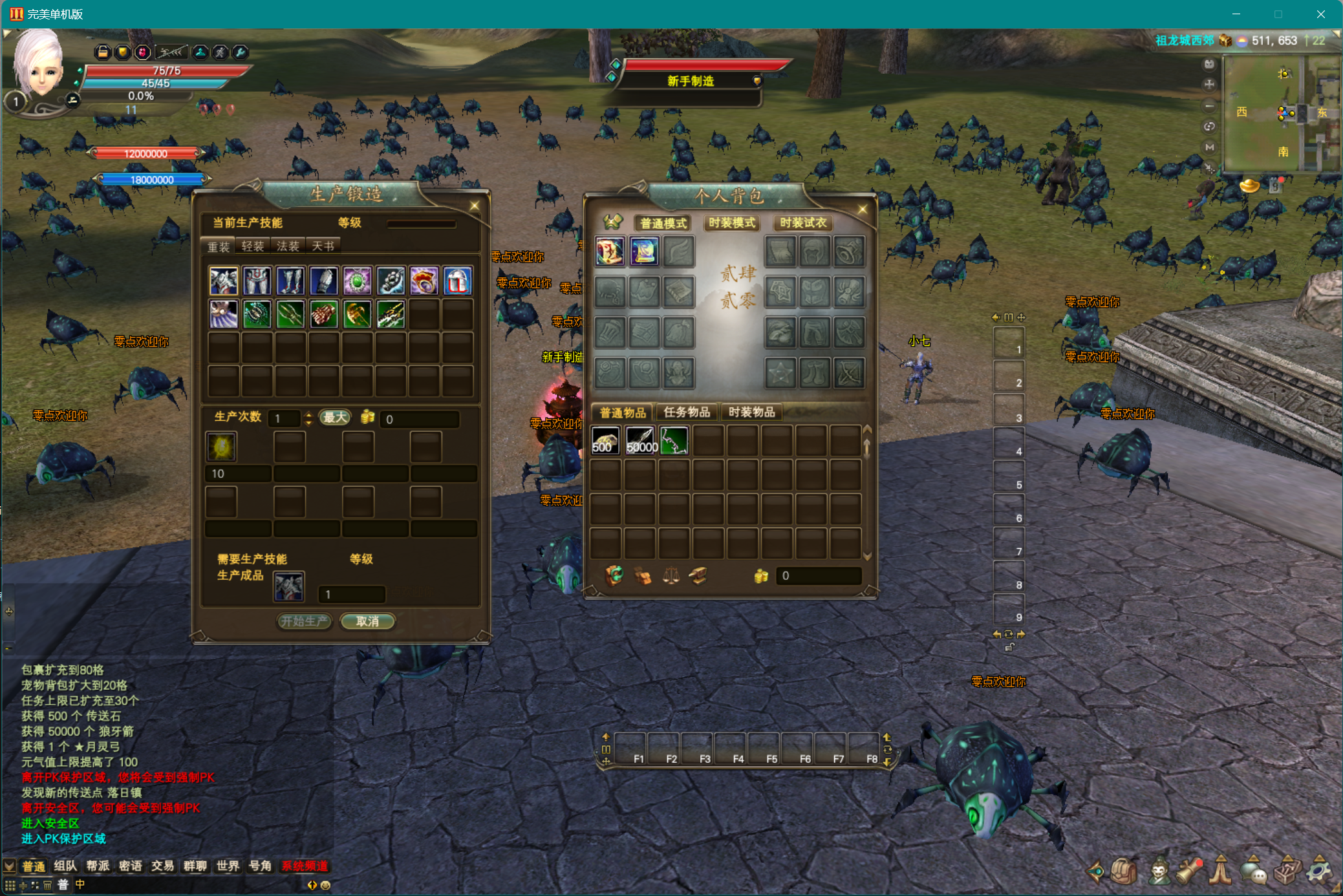Close the 生产锻造 crafting window
The width and height of the screenshot is (1343, 896).
point(475,206)
